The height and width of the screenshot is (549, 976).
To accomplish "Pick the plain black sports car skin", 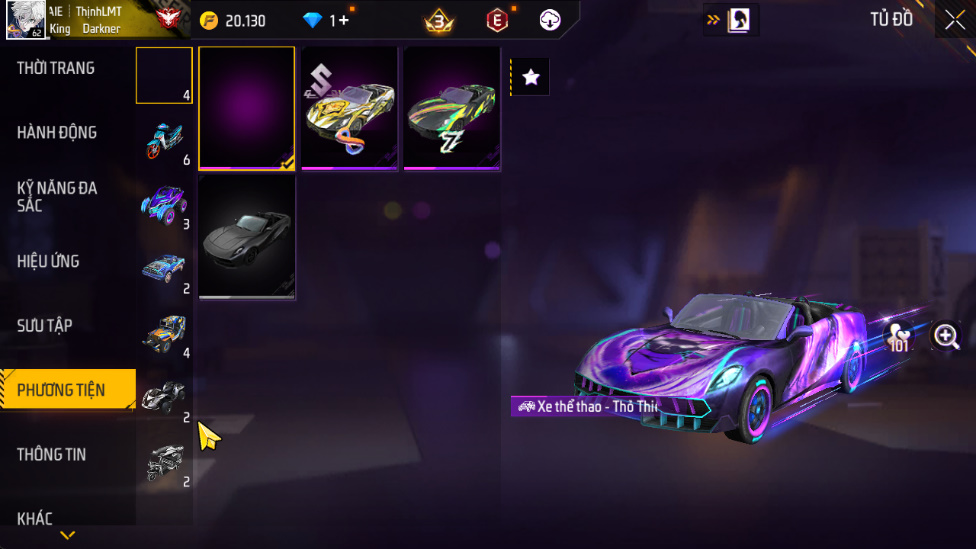I will pyautogui.click(x=247, y=236).
